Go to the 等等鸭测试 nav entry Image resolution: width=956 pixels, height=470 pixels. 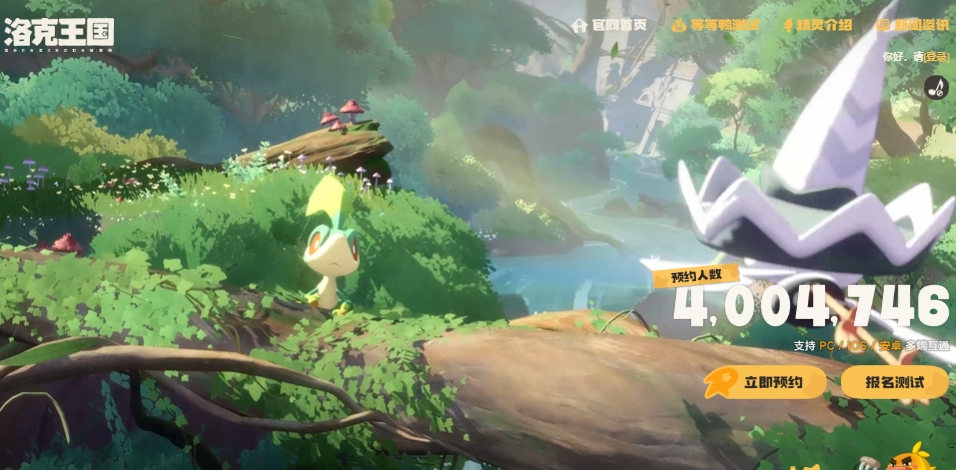[715, 25]
